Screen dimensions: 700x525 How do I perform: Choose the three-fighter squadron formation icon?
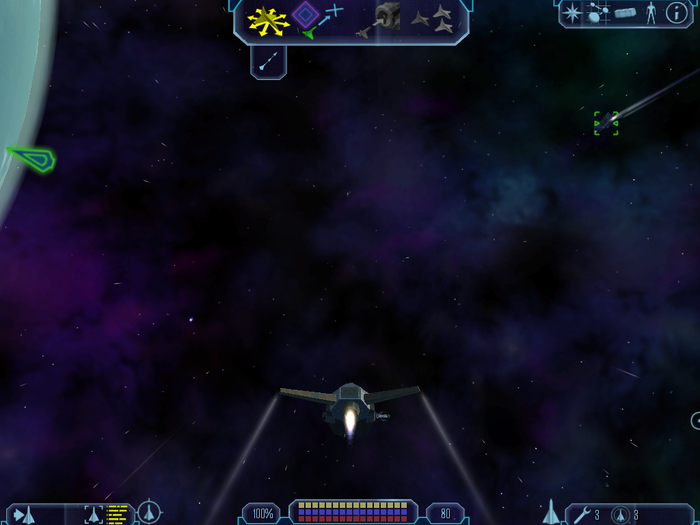click(x=435, y=16)
